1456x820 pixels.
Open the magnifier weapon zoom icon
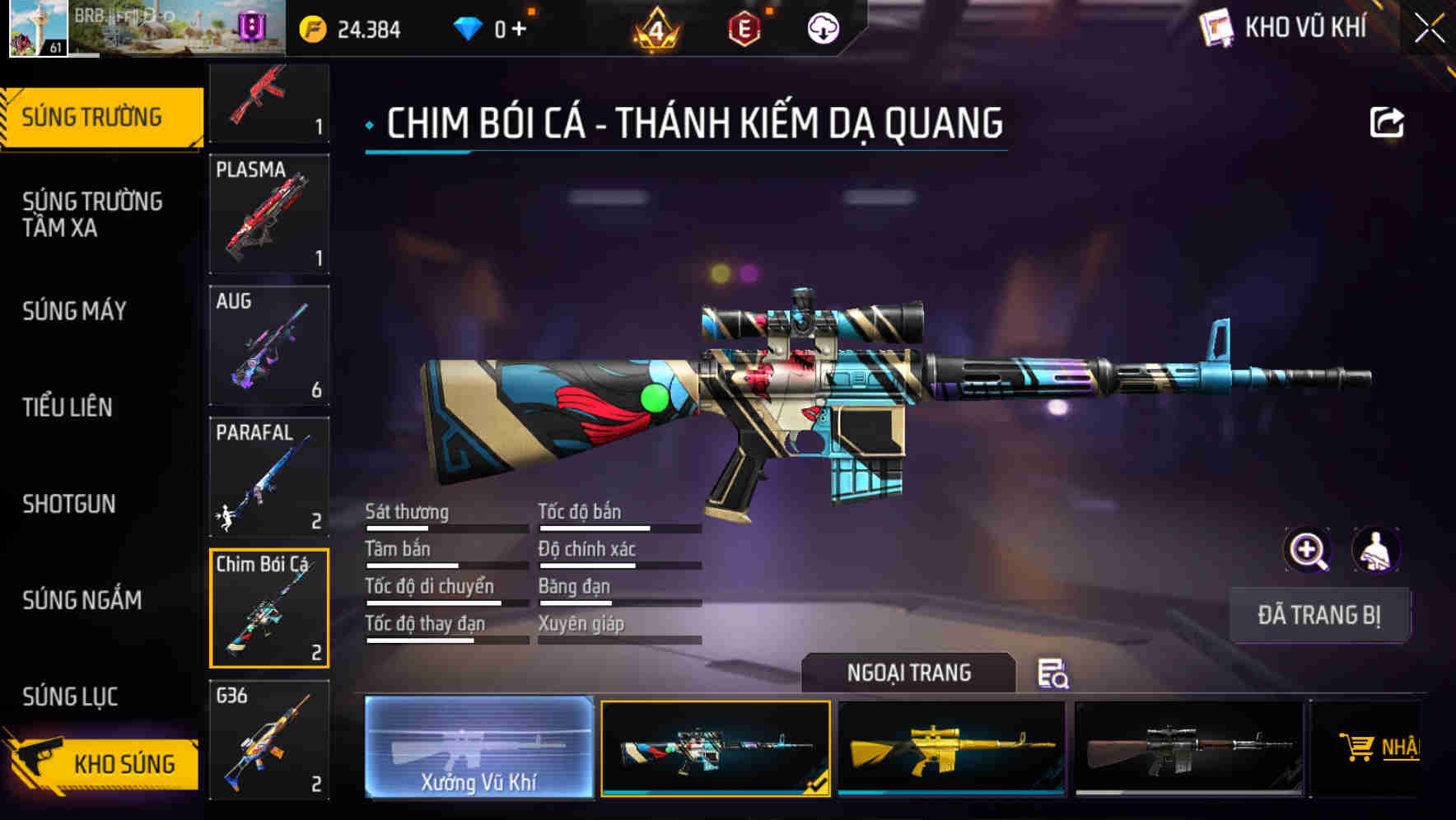[x=1305, y=550]
